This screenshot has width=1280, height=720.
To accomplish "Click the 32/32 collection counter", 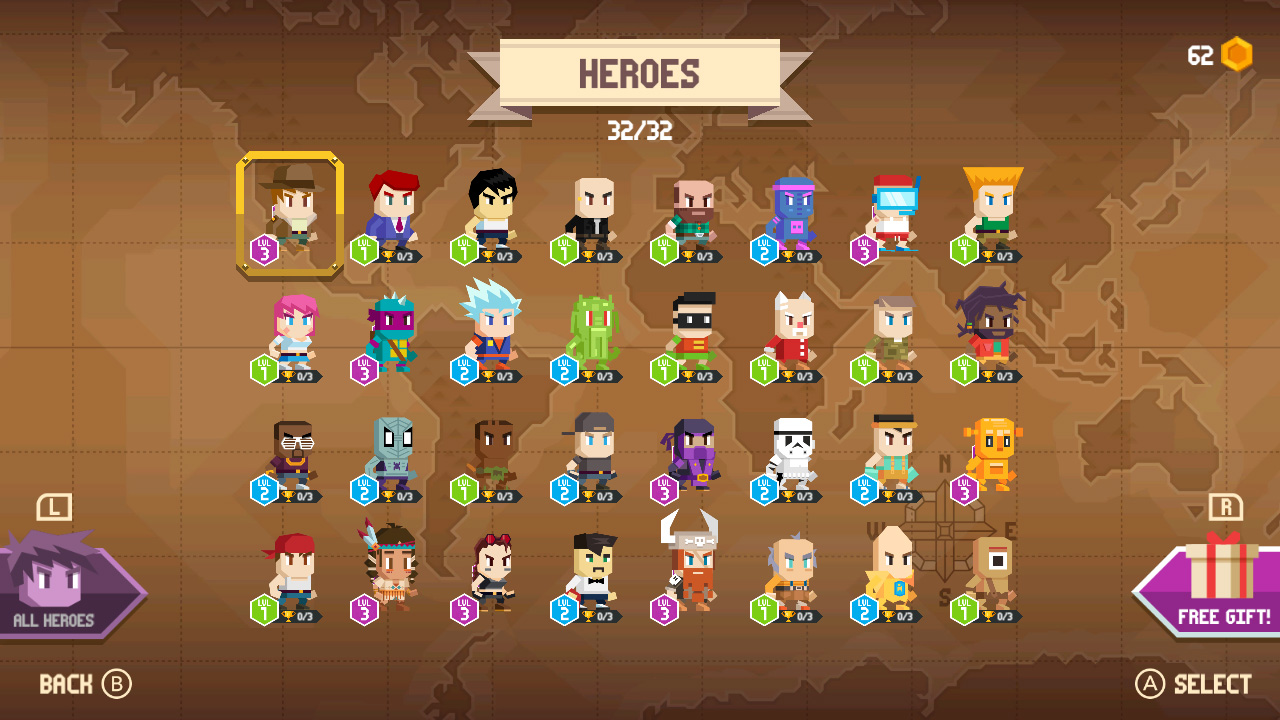I will [x=640, y=128].
